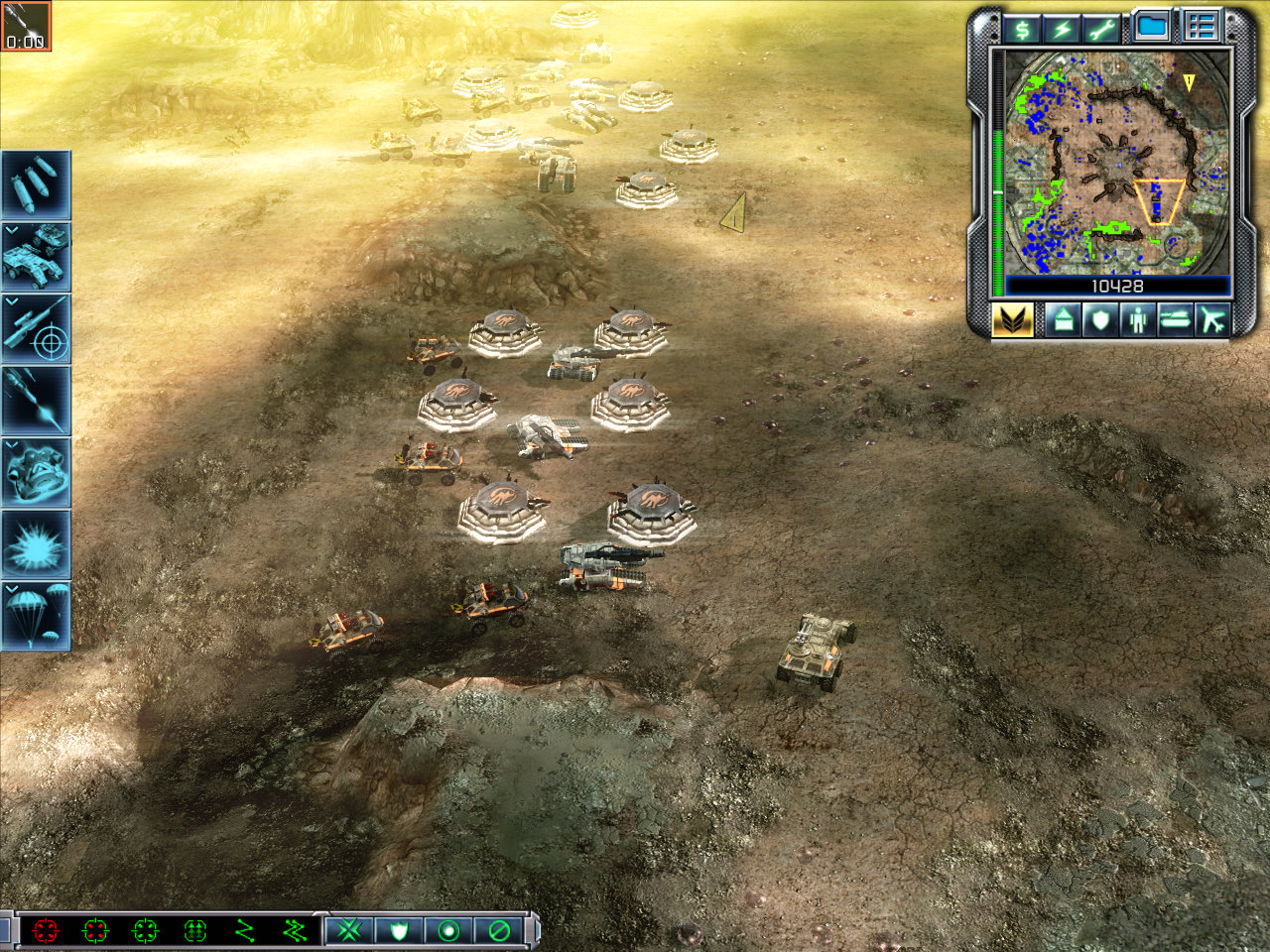Image resolution: width=1270 pixels, height=952 pixels.
Task: Toggle sell mode with the dollar icon
Action: (x=1022, y=29)
